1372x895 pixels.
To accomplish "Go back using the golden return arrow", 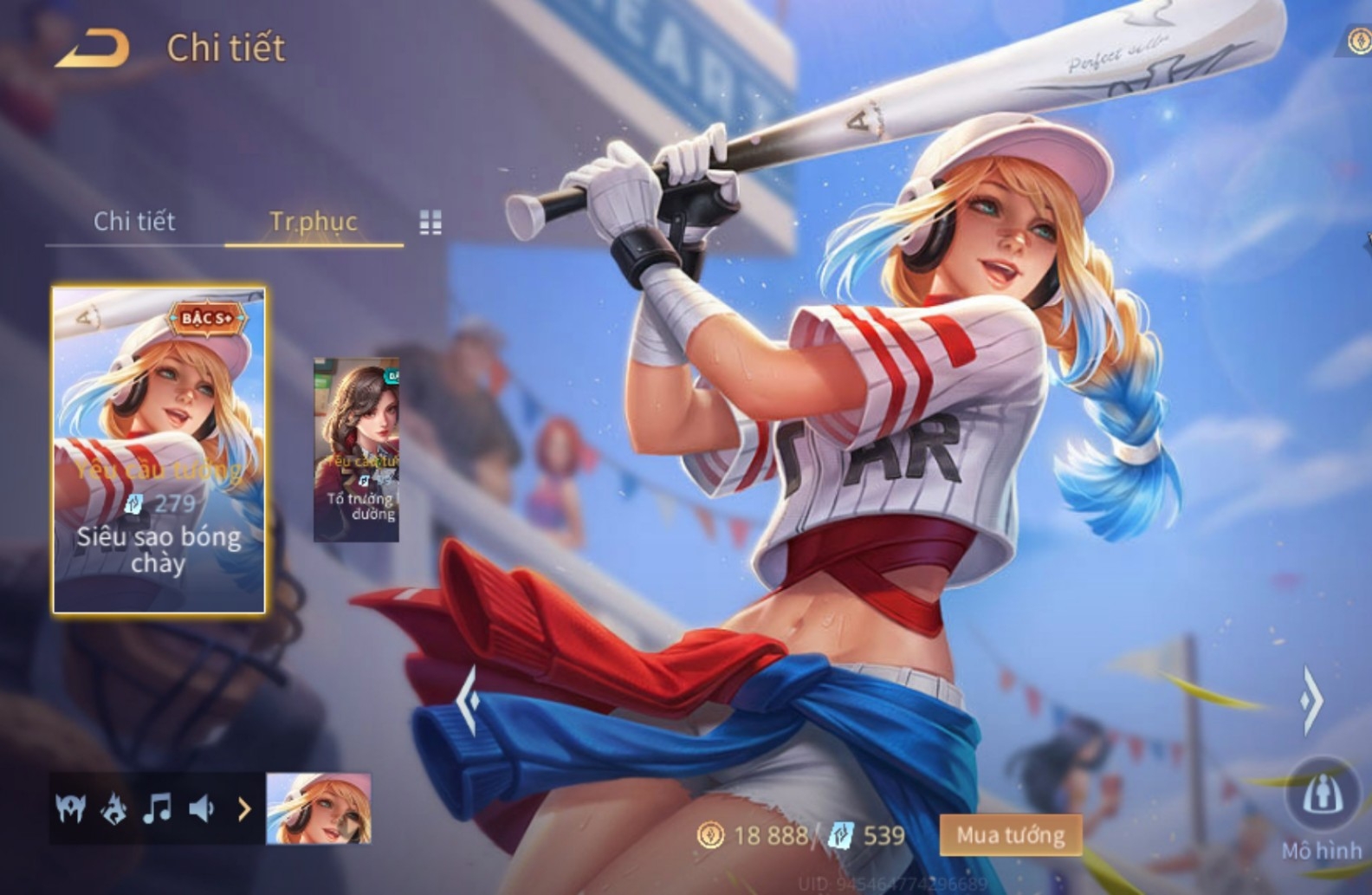I will point(93,49).
